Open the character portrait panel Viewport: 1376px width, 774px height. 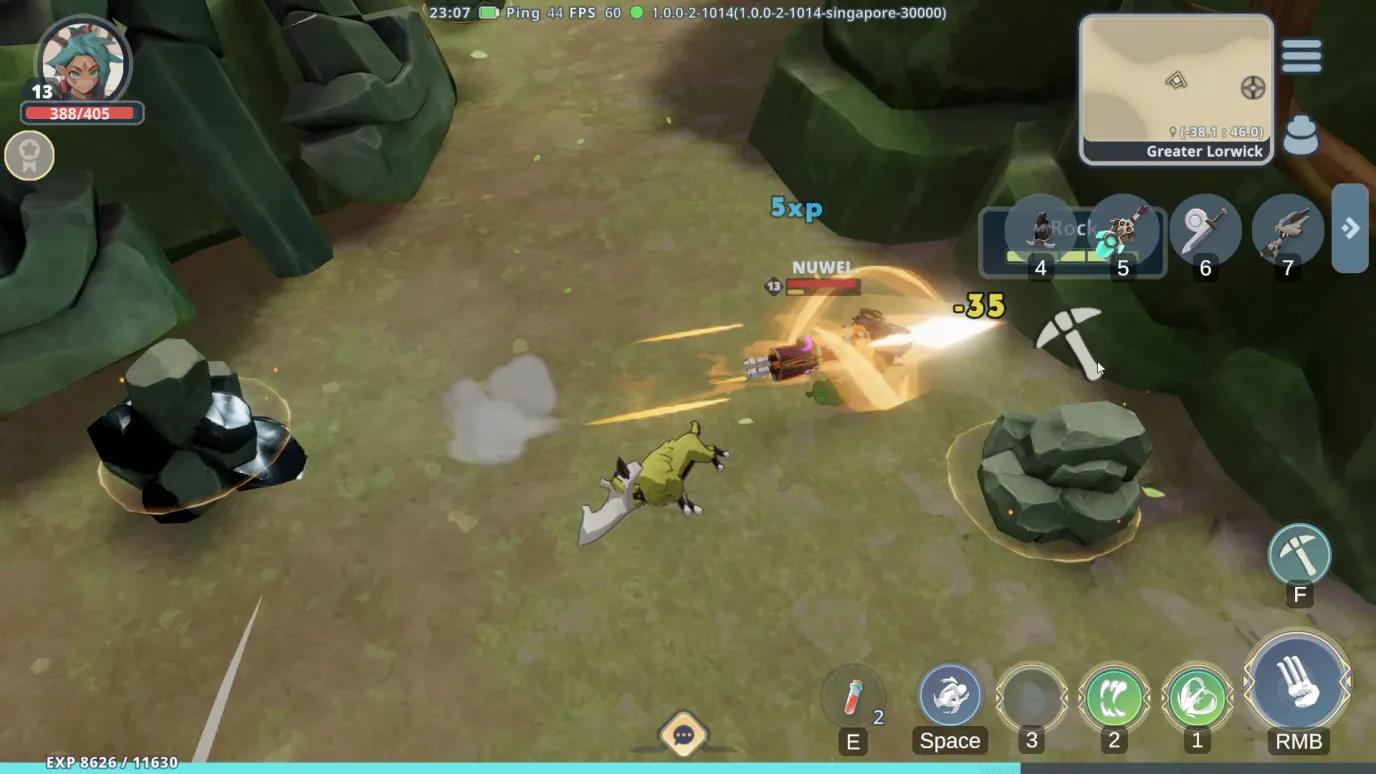pos(83,64)
